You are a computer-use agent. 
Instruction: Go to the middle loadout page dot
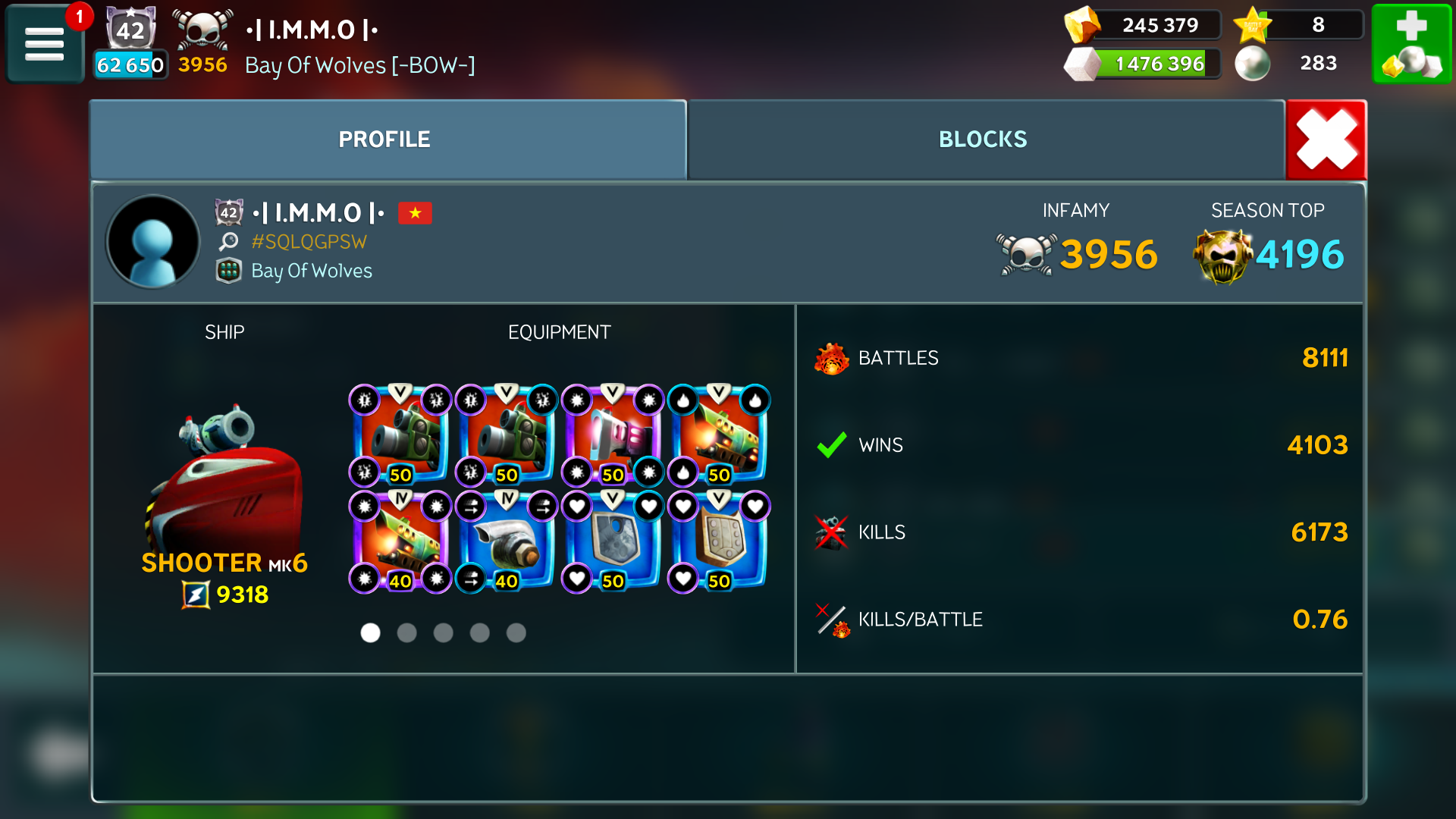444,633
